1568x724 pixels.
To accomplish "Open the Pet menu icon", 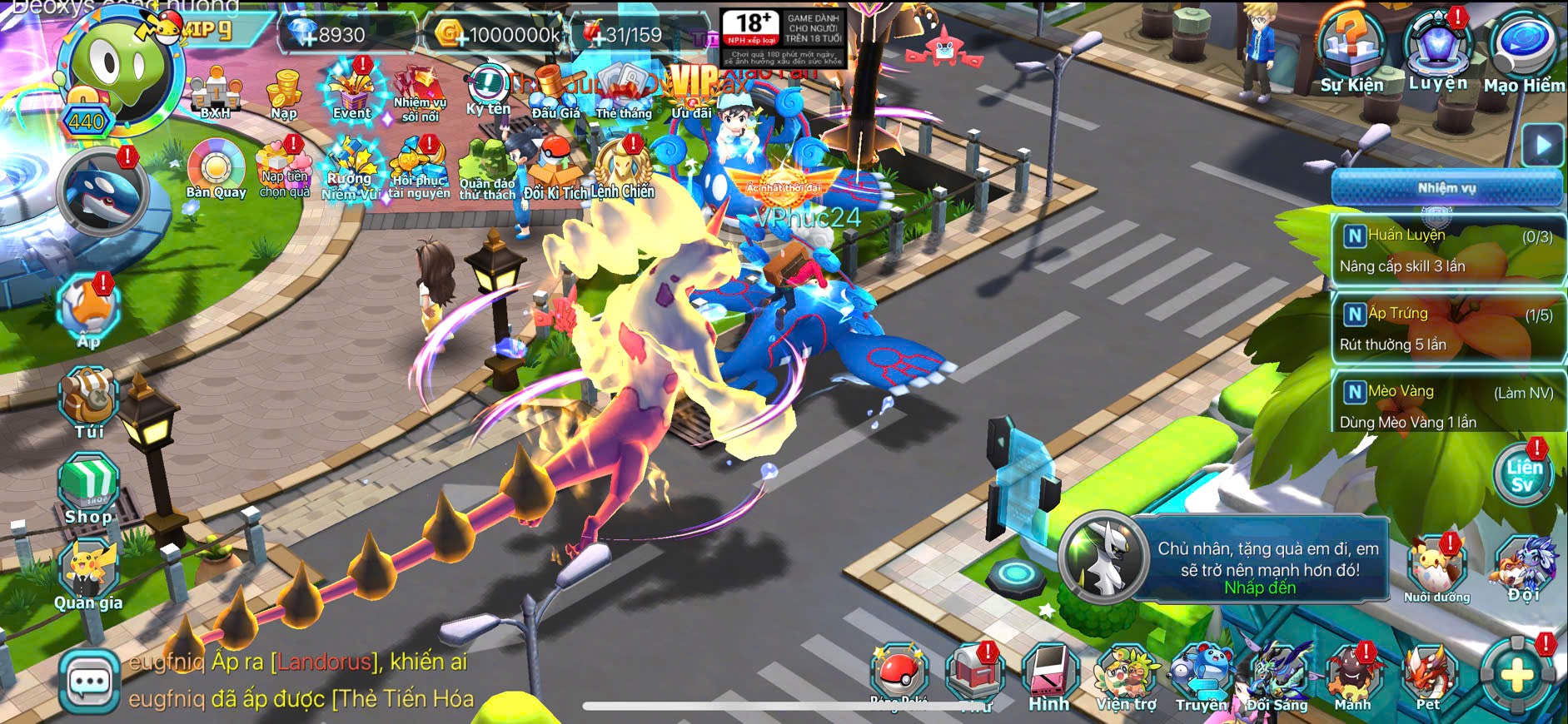I will [1429, 676].
